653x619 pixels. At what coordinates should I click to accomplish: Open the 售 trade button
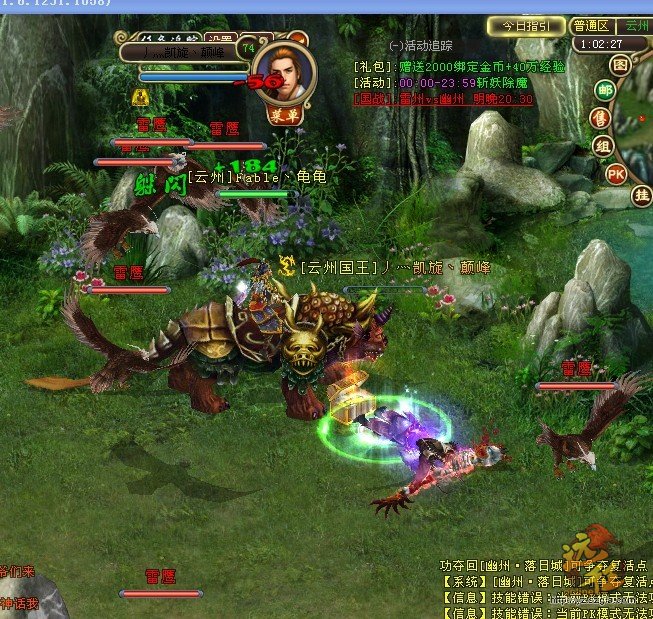tap(601, 118)
